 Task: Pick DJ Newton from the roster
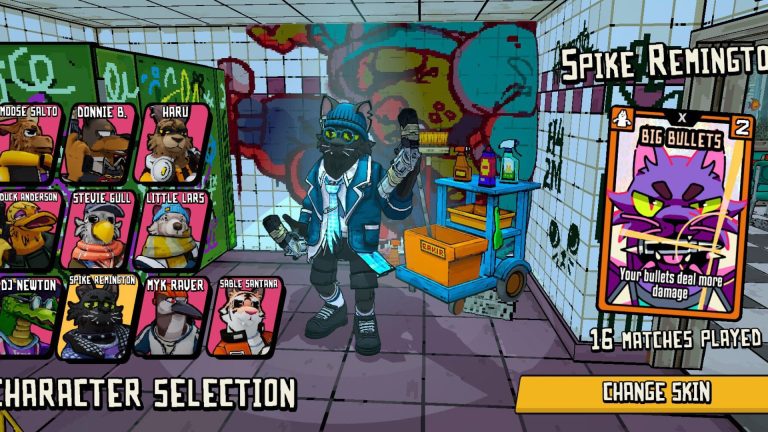(x=27, y=317)
